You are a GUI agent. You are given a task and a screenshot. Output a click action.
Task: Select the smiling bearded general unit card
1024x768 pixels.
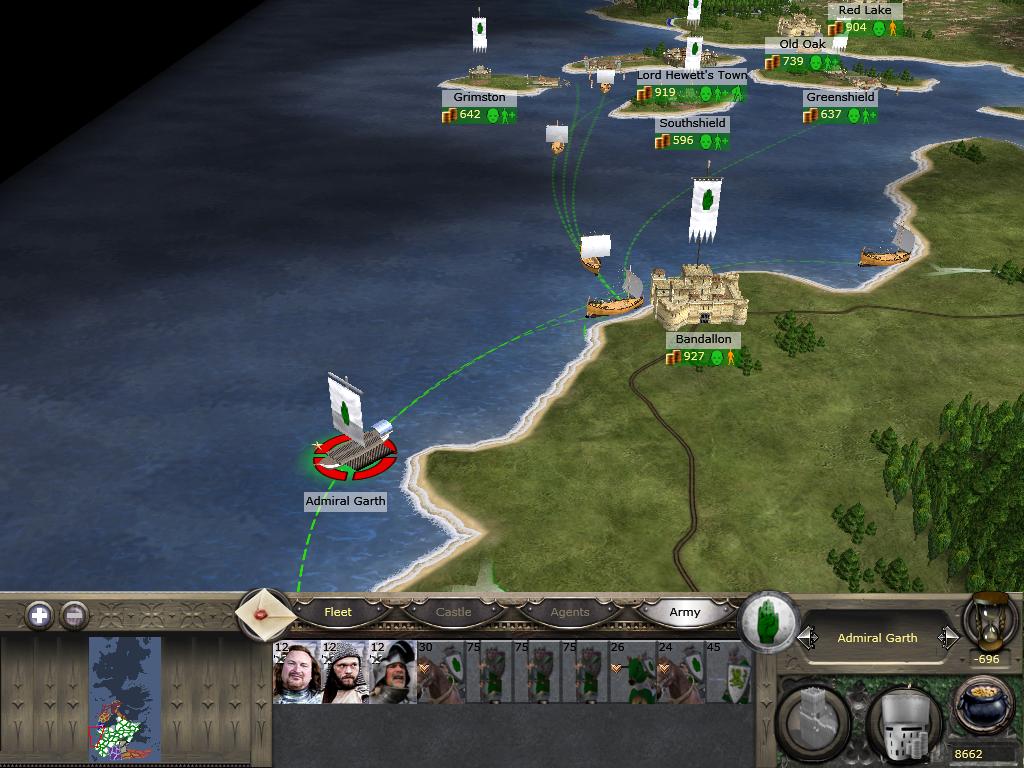pos(297,673)
